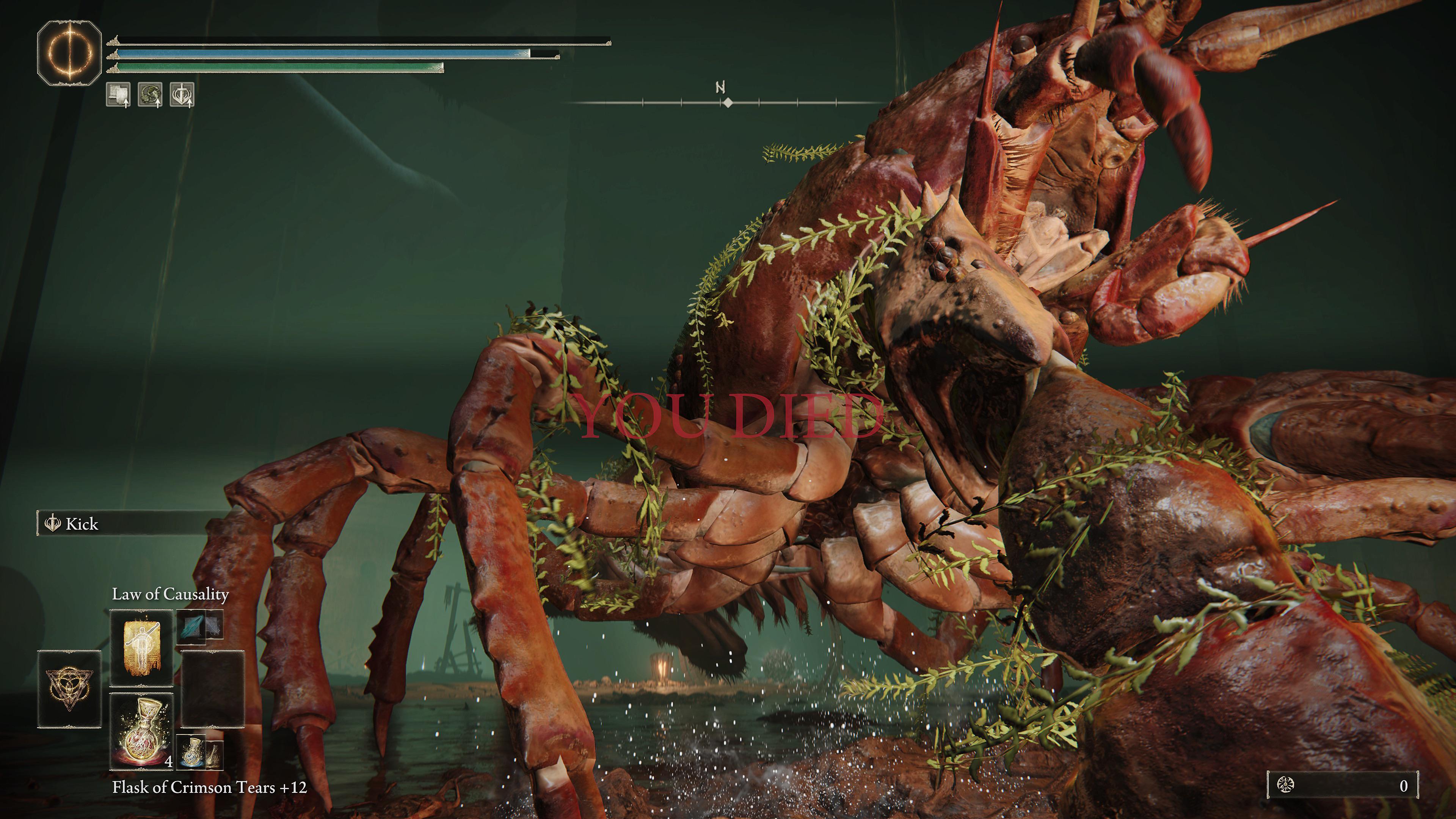Select the Law of Causality spell slot
Screen dimensions: 1456x819
point(141,647)
